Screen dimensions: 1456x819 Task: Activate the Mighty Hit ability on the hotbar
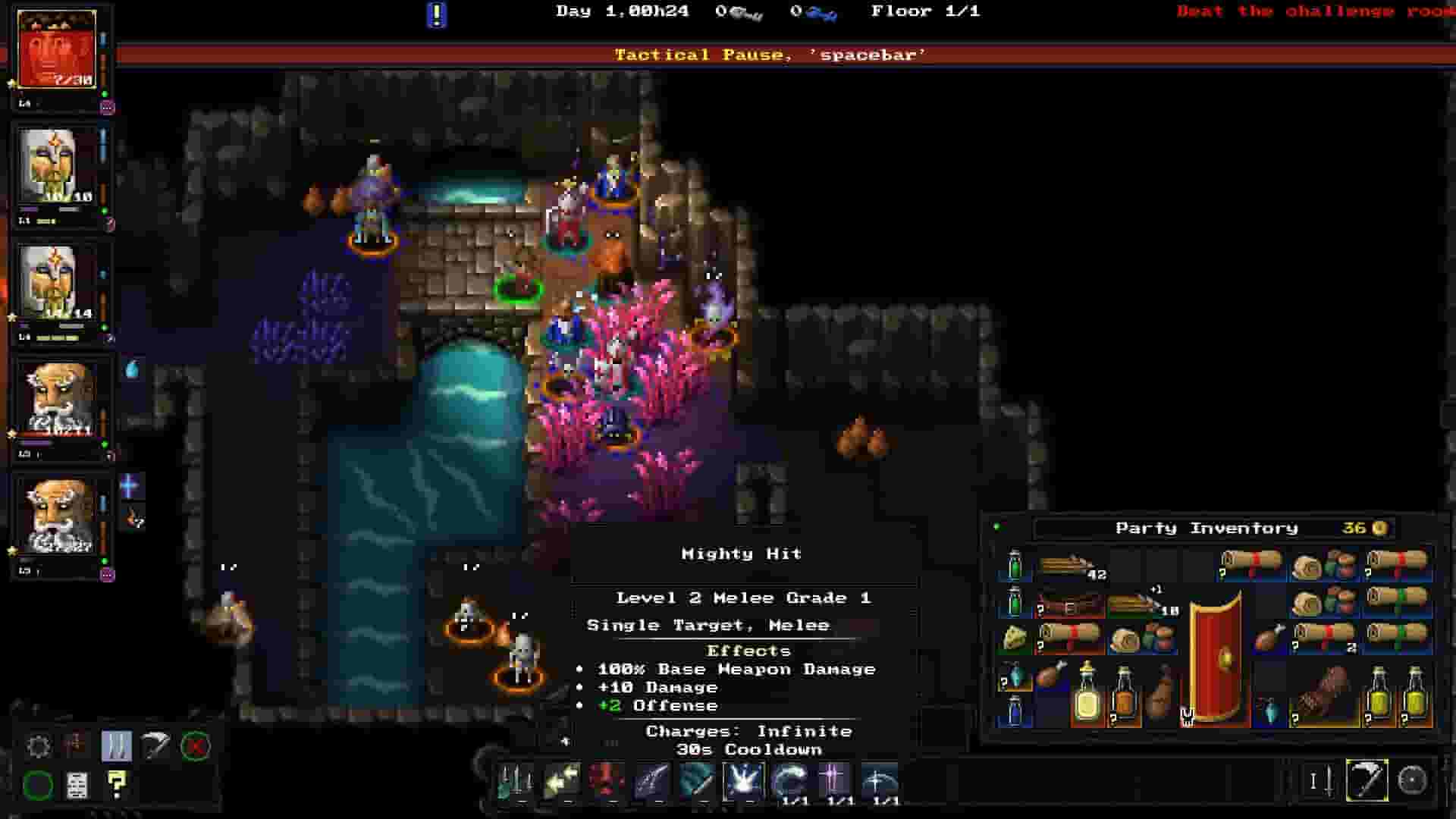point(743,782)
